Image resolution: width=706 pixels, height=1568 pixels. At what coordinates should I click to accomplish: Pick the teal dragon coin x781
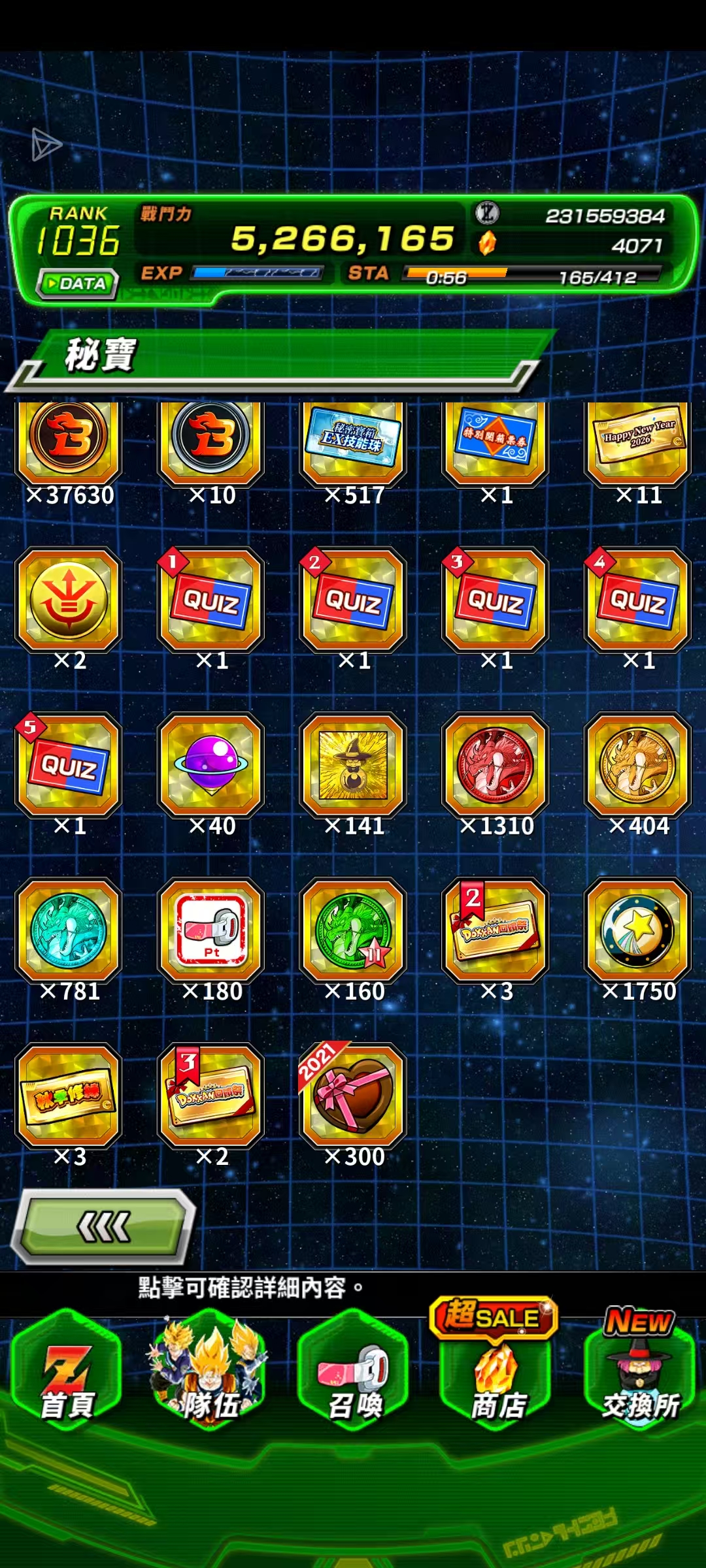[x=69, y=930]
